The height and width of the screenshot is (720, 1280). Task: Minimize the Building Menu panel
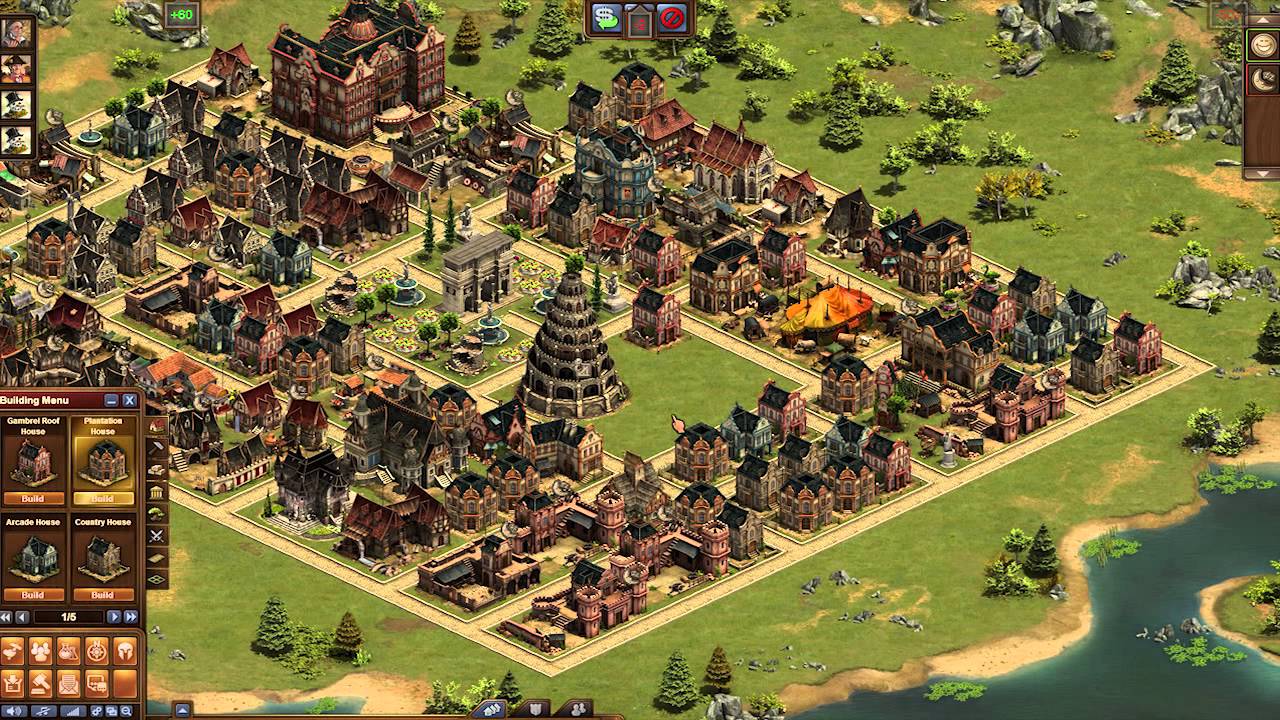tap(112, 401)
